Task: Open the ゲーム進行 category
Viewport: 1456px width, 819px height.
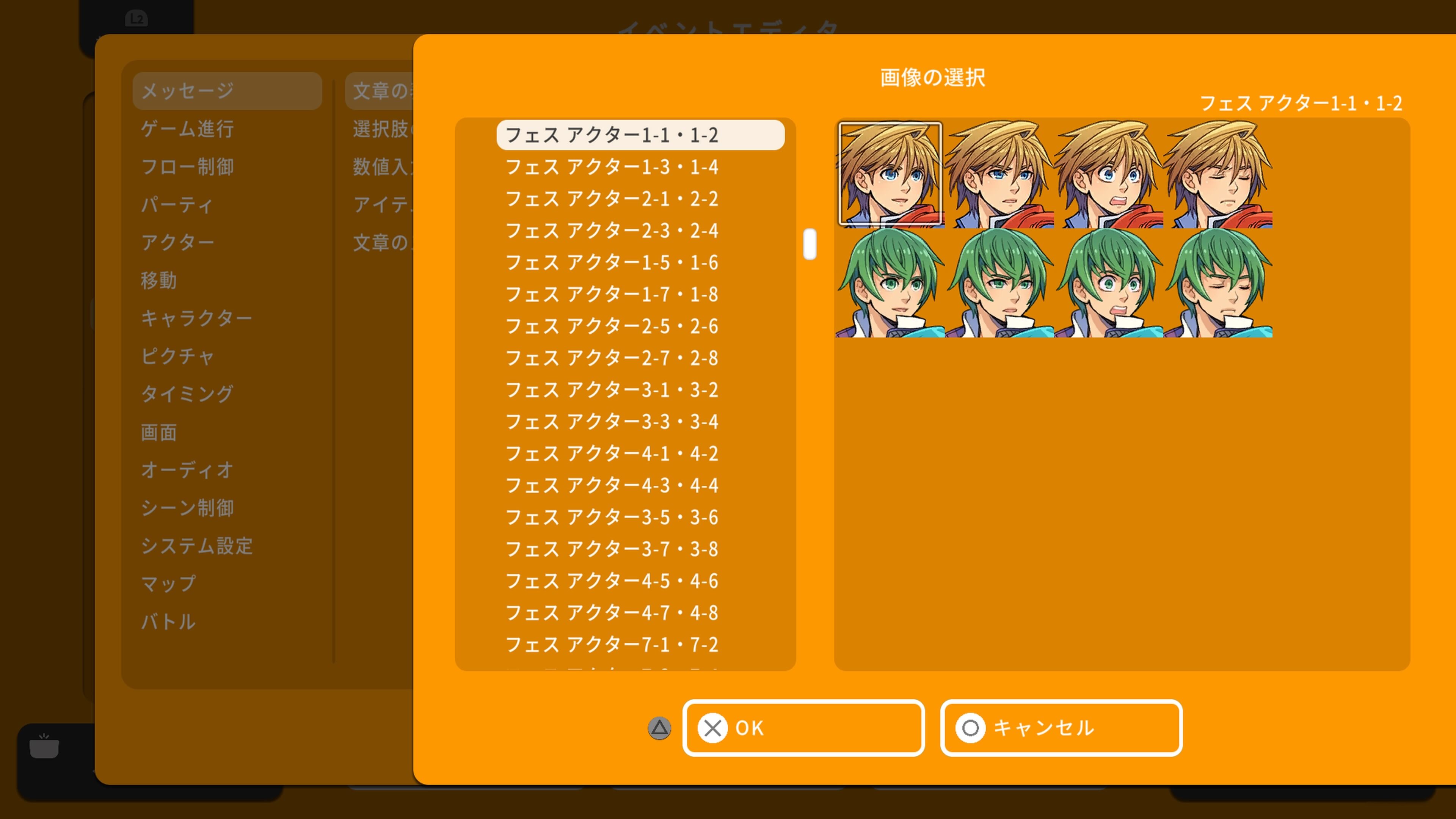Action: pos(188,129)
